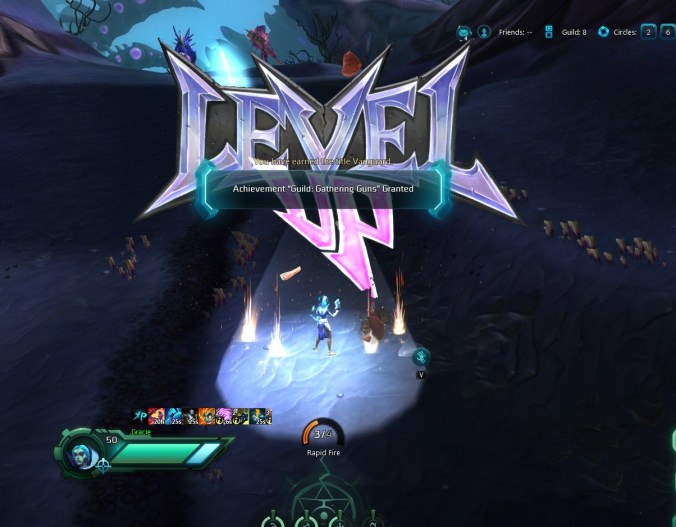This screenshot has width=676, height=527.
Task: Open the mail icon in the top bar
Action: (x=464, y=32)
